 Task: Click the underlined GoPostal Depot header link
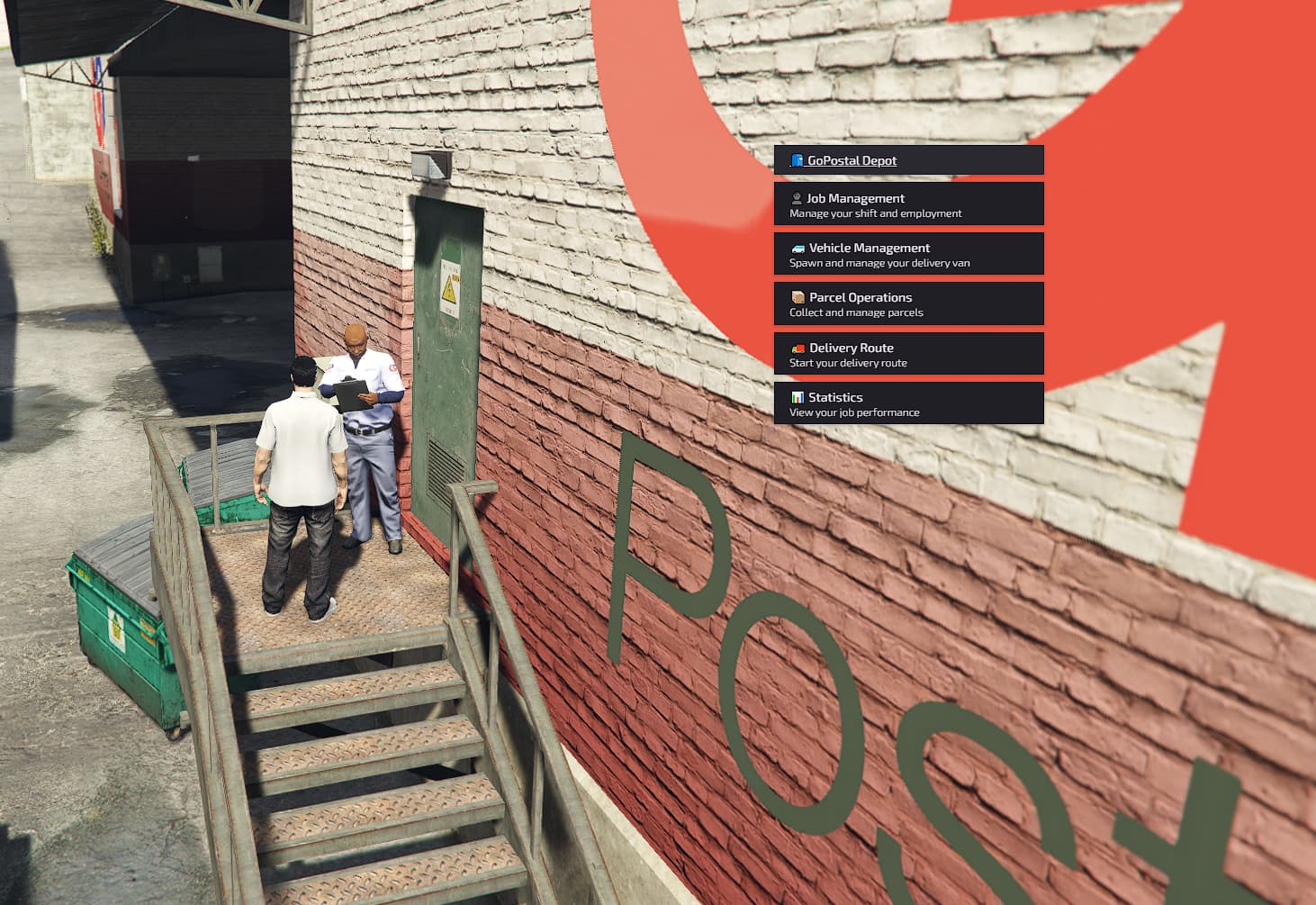coord(852,159)
